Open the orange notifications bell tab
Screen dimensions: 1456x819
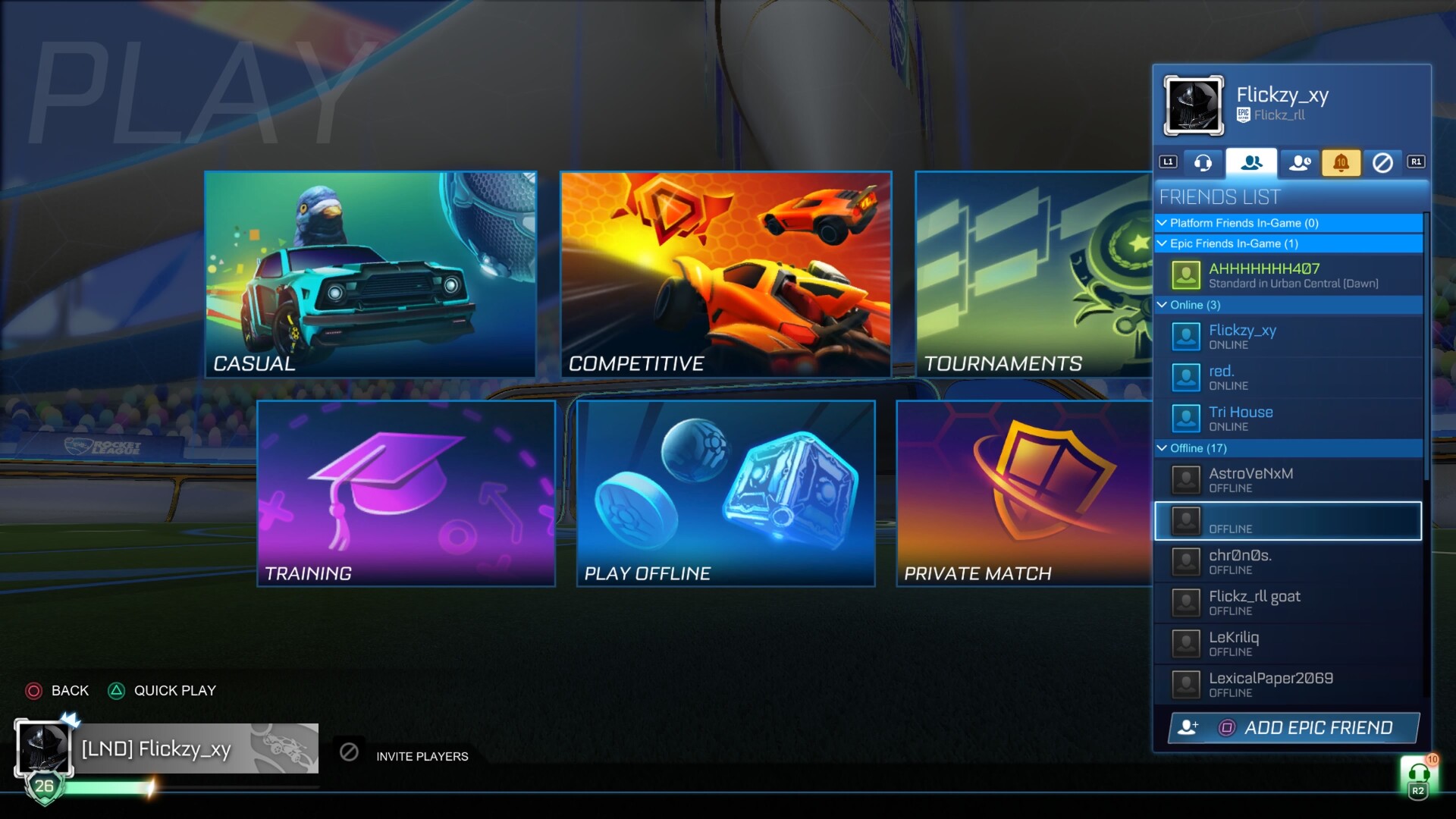point(1341,162)
